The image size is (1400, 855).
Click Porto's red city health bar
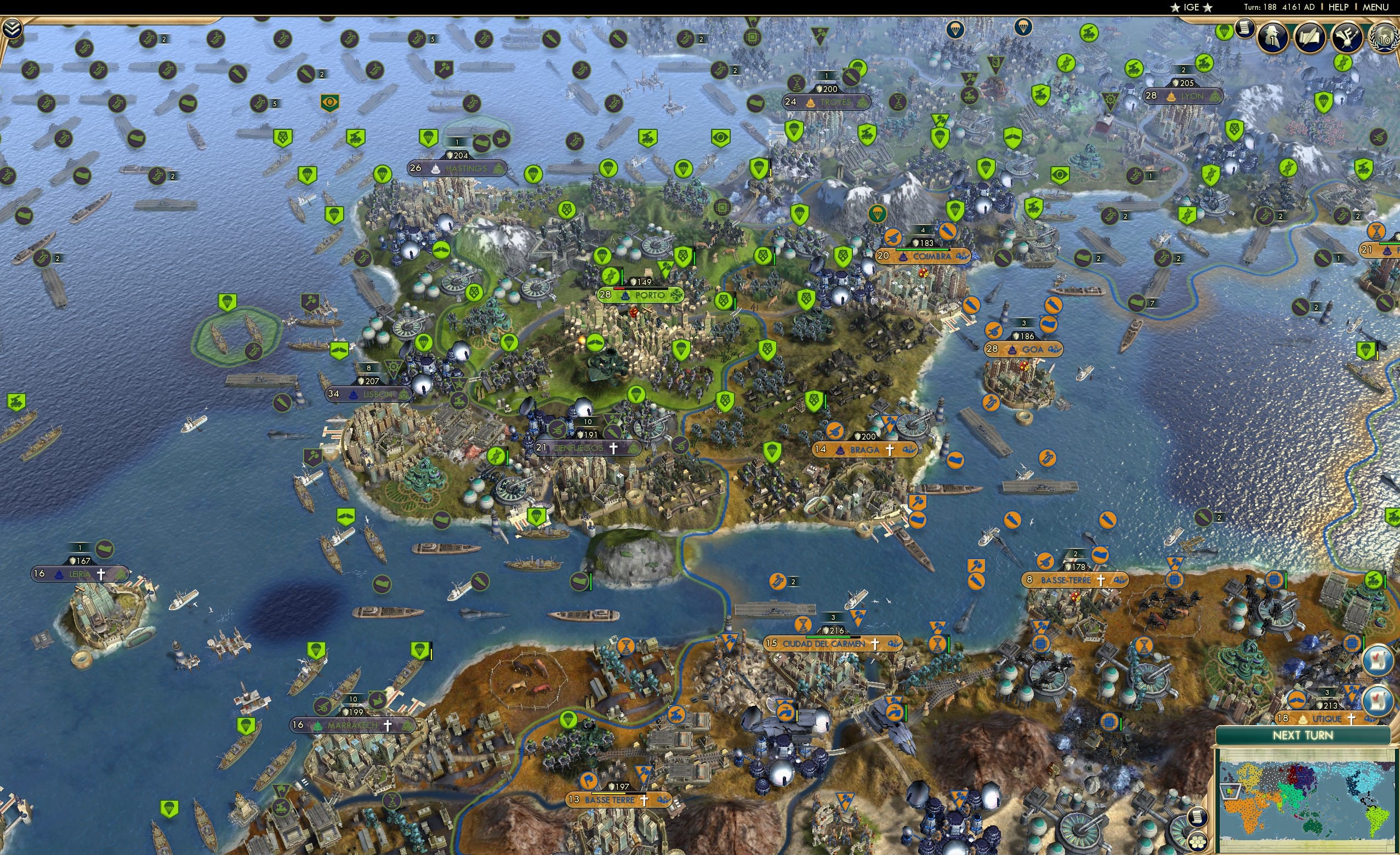click(619, 289)
